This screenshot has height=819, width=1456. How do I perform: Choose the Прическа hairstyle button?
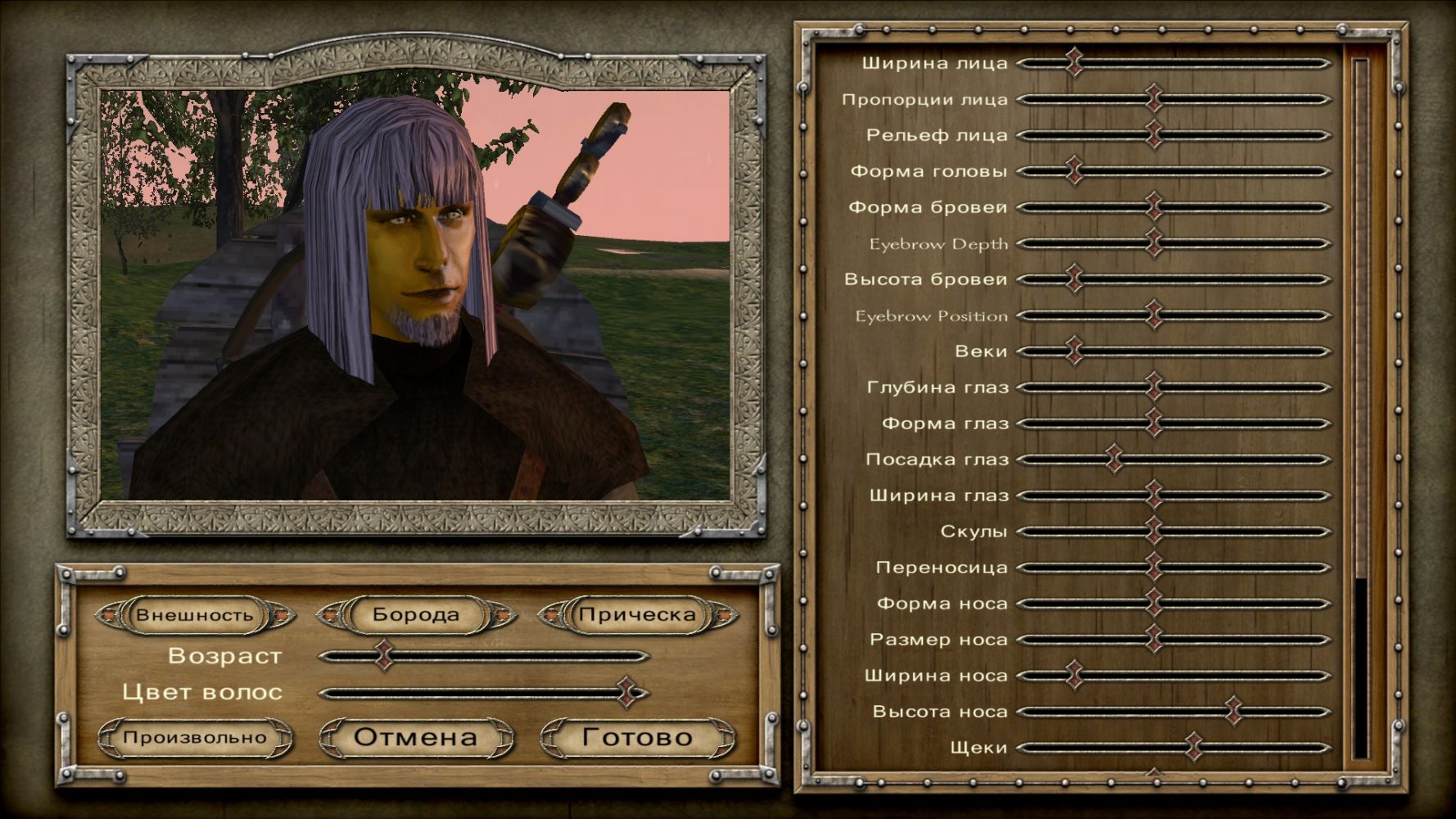click(x=637, y=615)
